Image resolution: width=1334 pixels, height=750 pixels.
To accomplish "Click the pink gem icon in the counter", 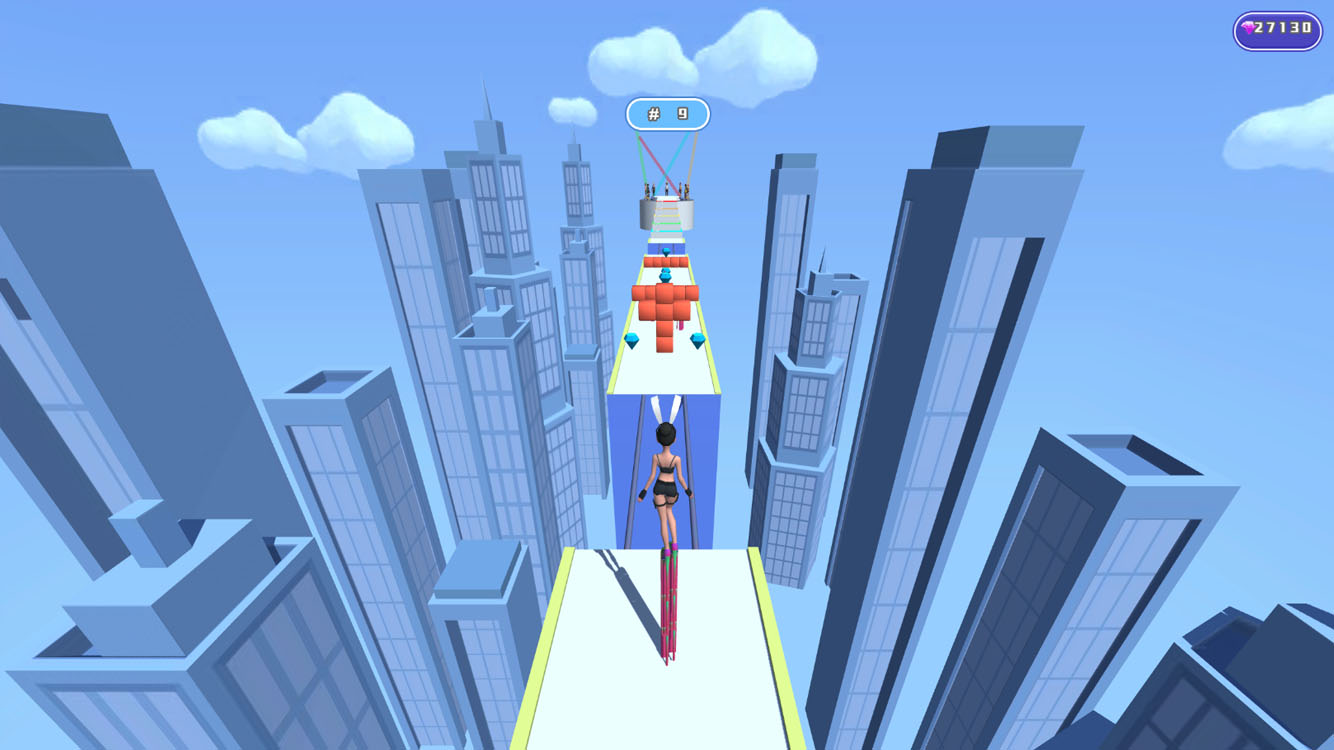I will (x=1249, y=28).
